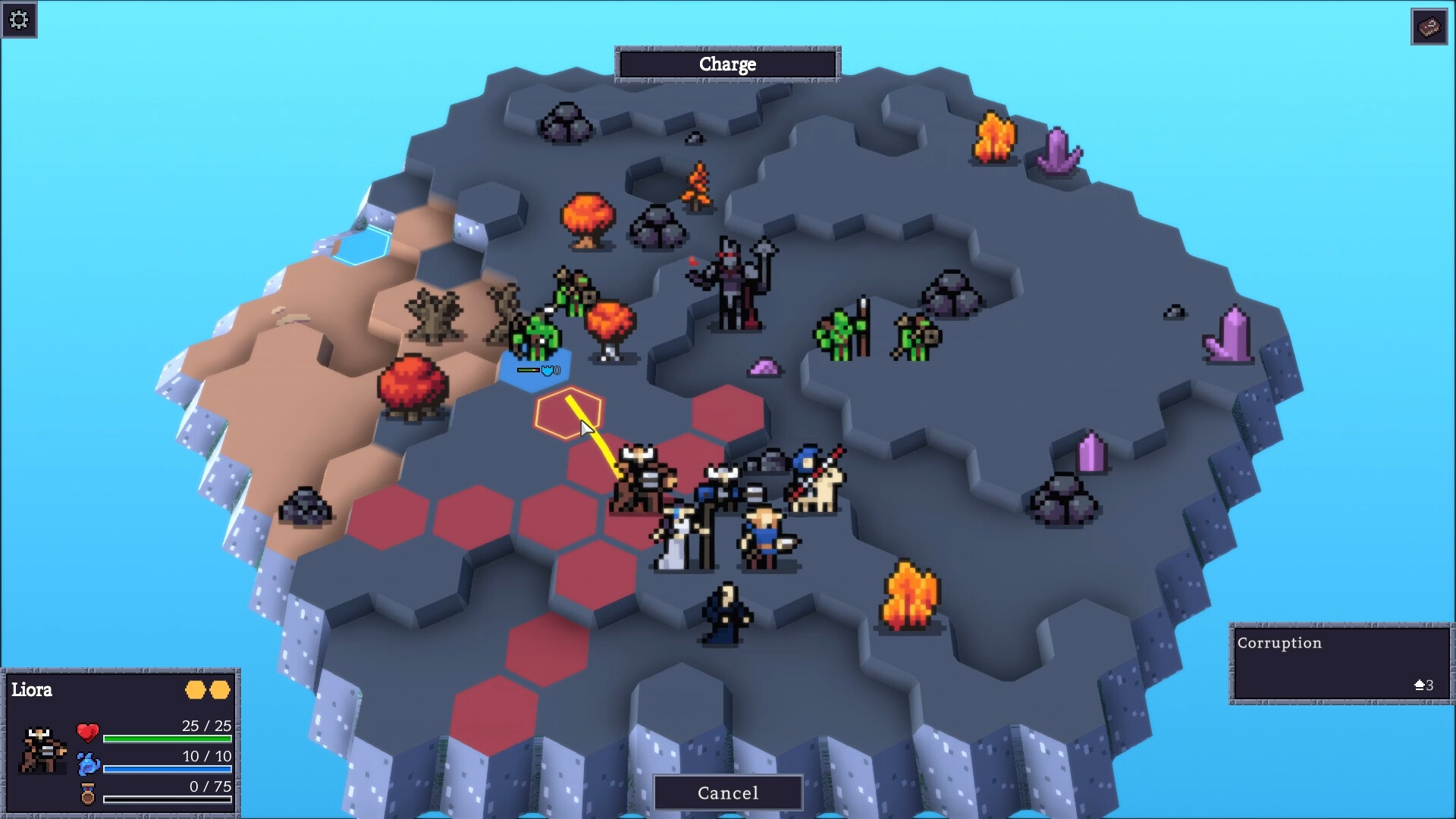The width and height of the screenshot is (1456, 819).
Task: Open the settings gear menu
Action: [x=20, y=20]
